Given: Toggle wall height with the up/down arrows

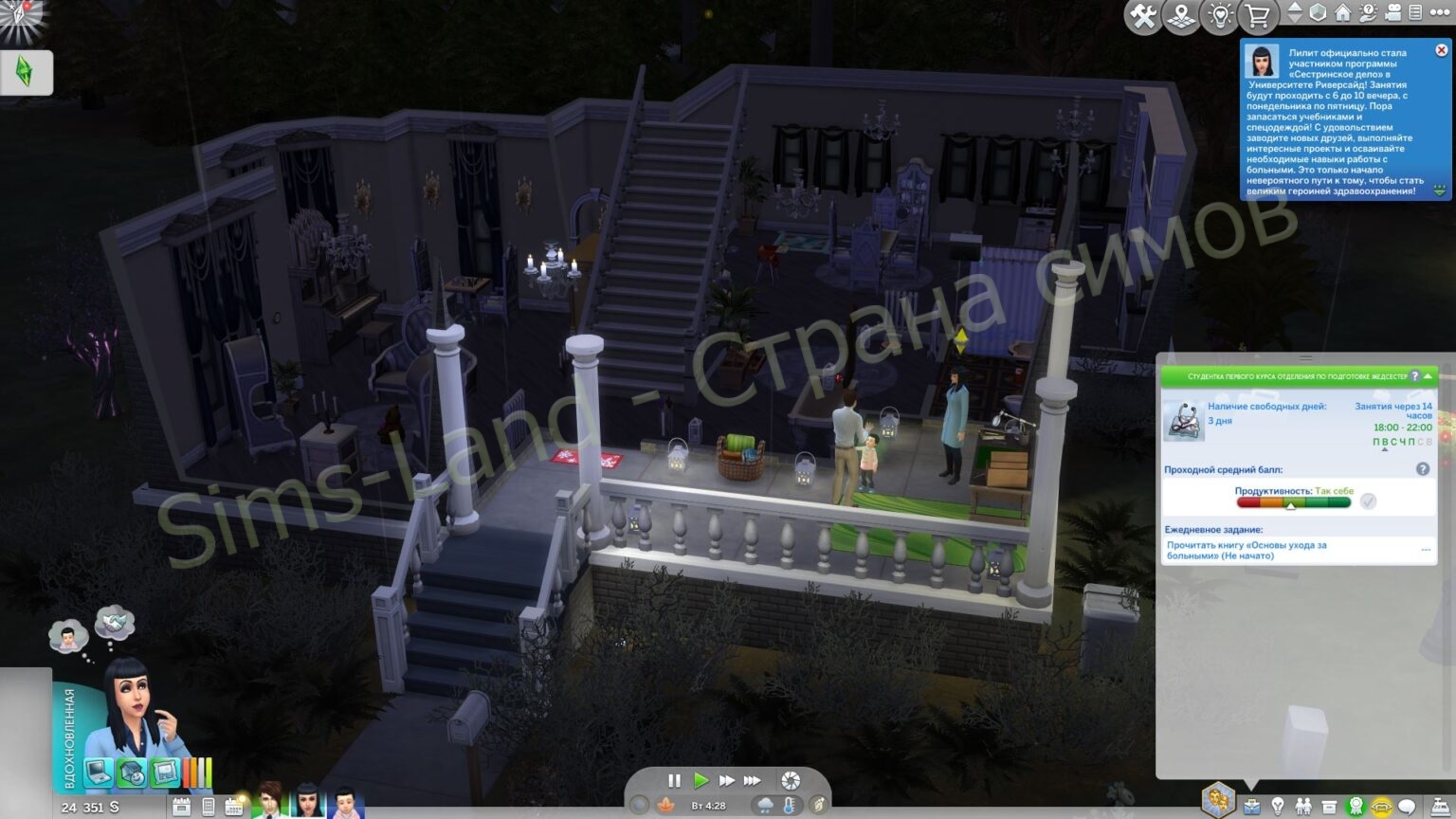Looking at the screenshot, I should point(1294,14).
